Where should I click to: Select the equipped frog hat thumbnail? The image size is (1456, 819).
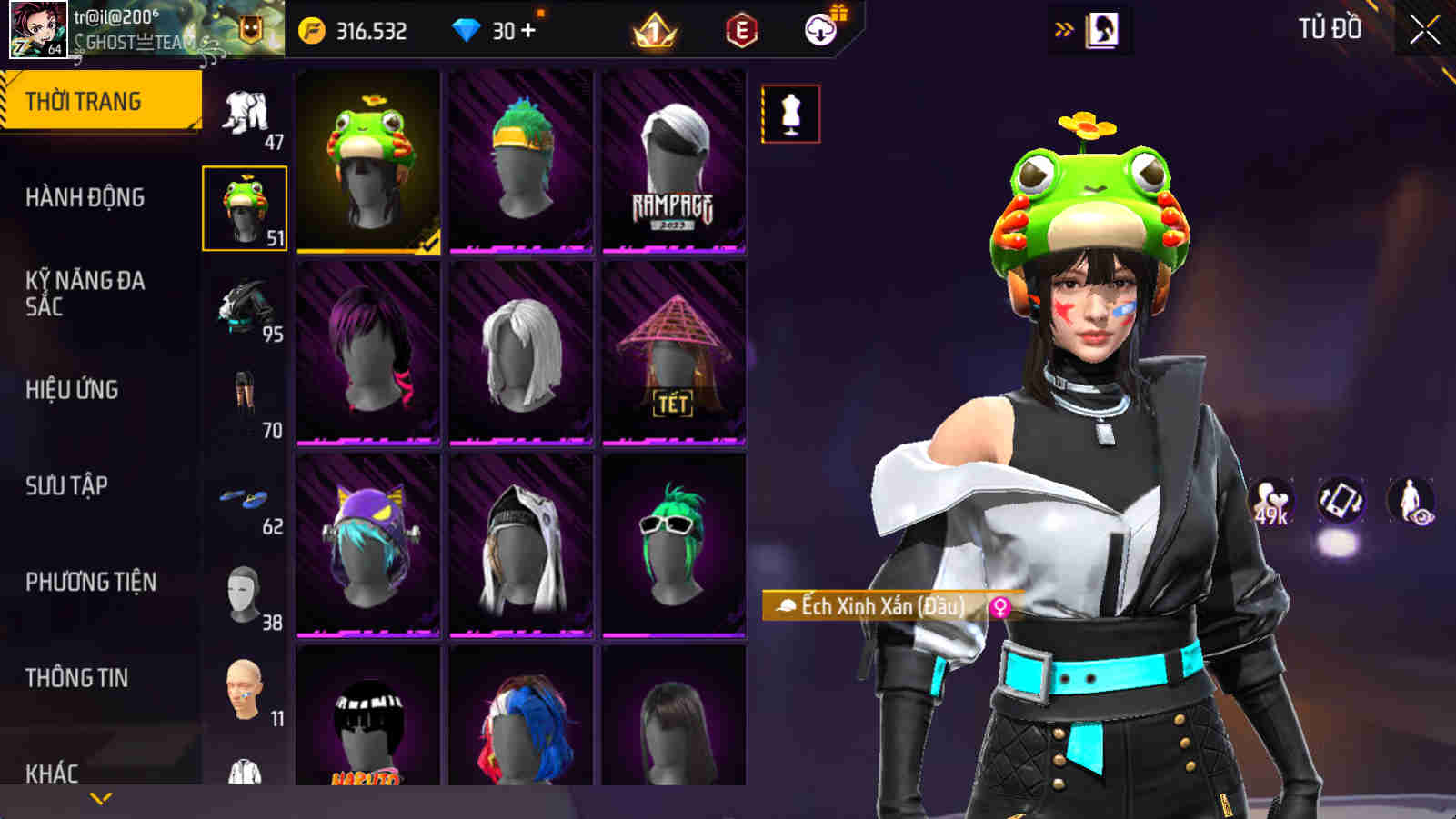[367, 165]
